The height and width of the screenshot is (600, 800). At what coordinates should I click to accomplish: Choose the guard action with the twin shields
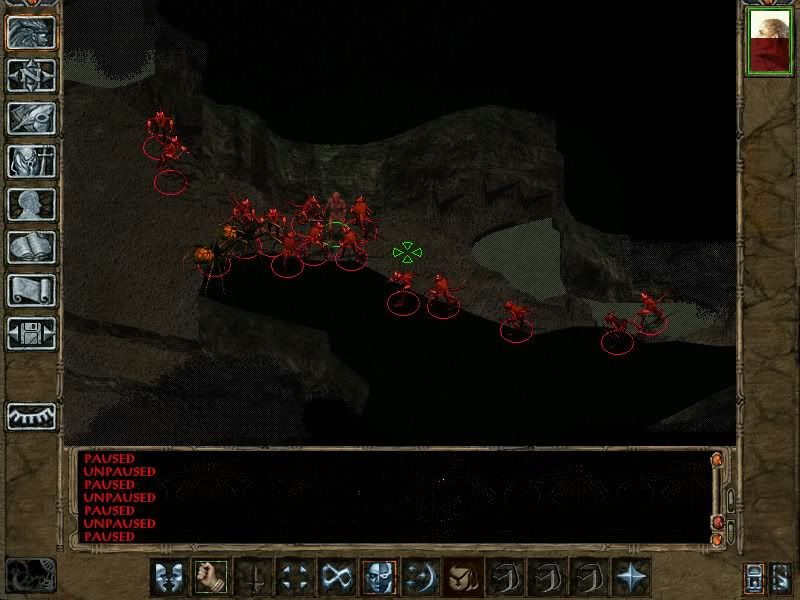169,577
